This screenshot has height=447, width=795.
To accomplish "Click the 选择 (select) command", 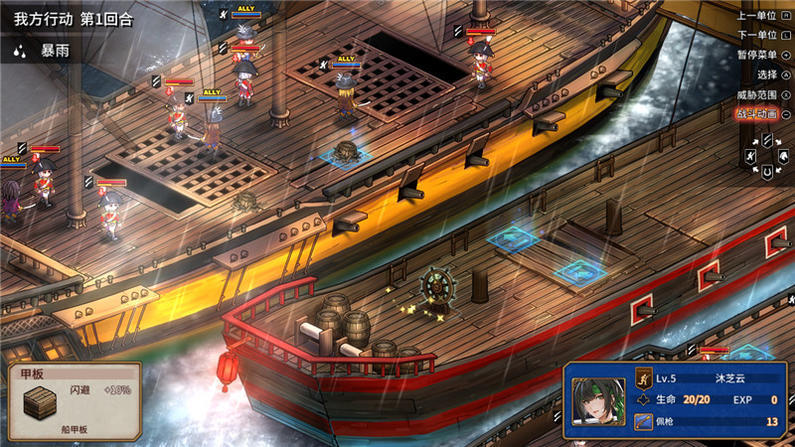I will tap(768, 75).
